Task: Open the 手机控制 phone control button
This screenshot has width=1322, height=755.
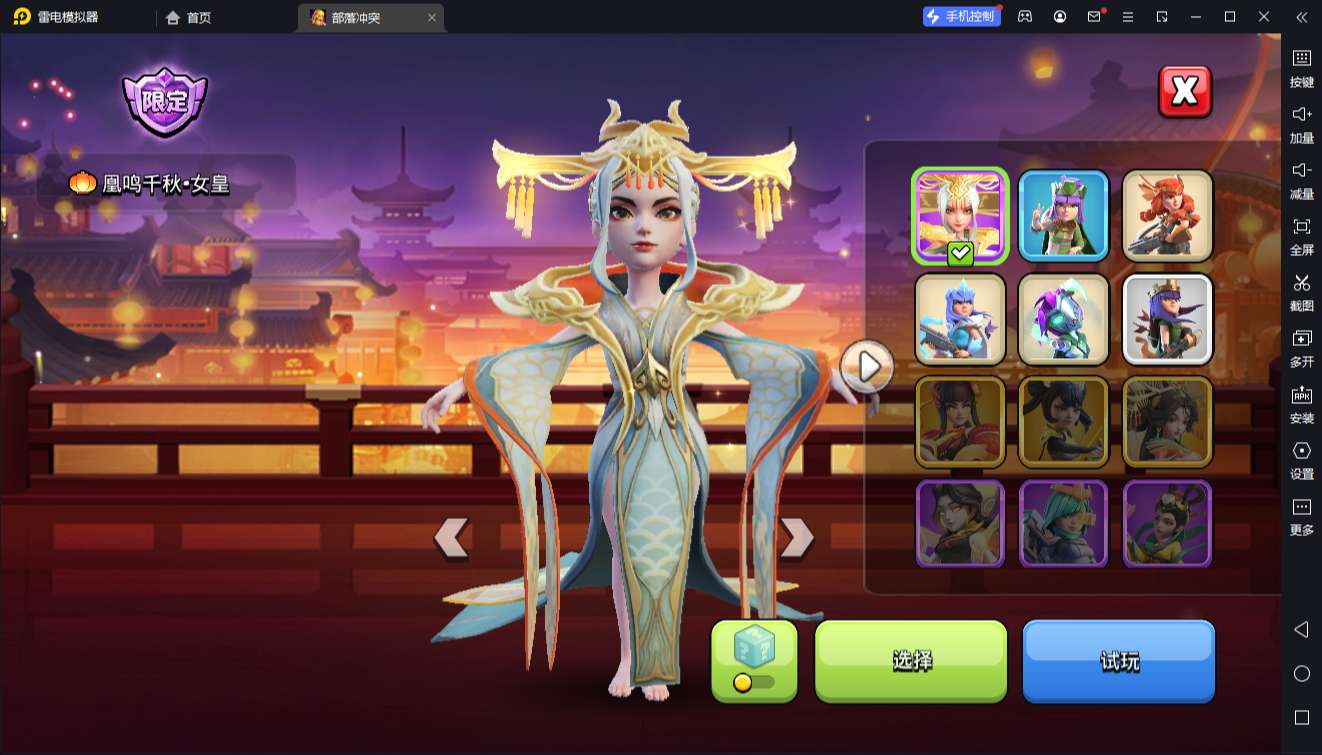Action: [x=961, y=17]
